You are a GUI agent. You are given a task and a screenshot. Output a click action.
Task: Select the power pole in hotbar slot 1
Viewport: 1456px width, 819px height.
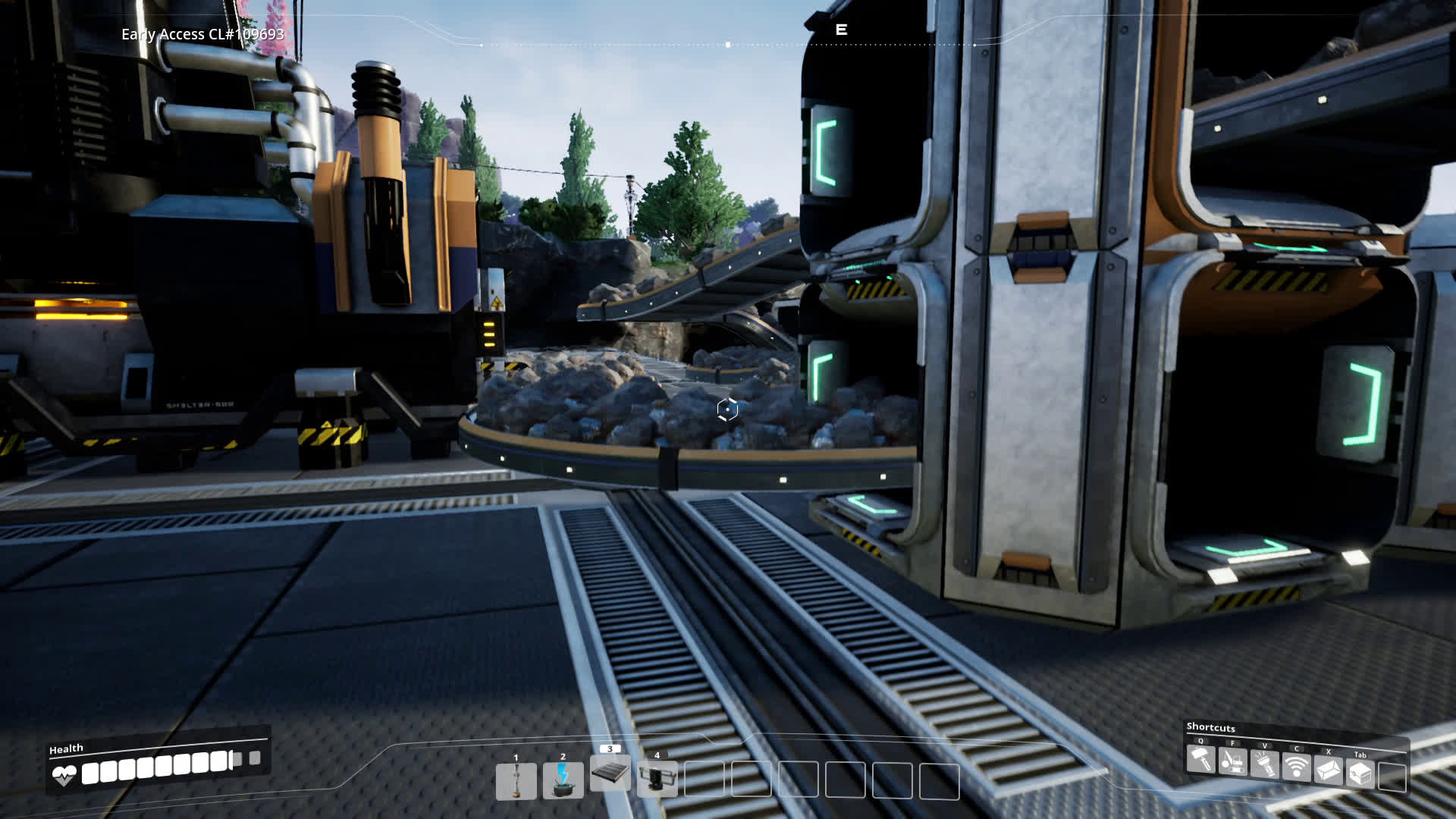click(x=516, y=781)
